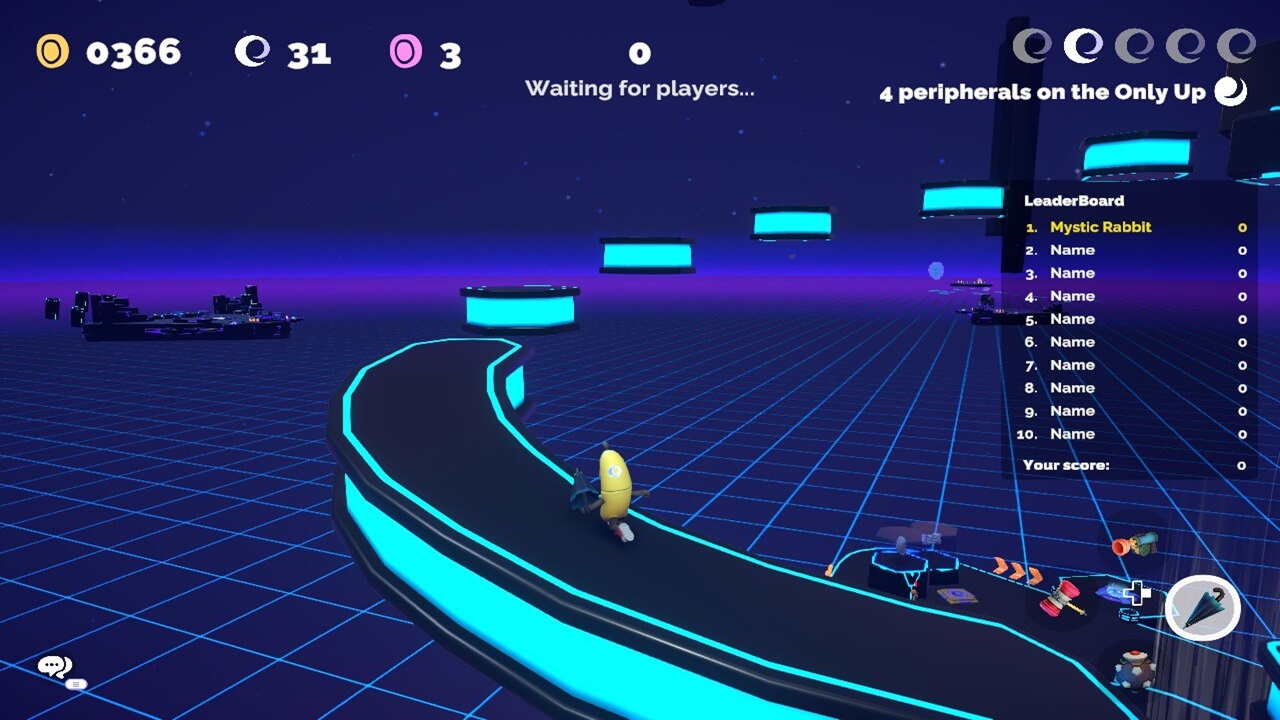Click the gold coin counter icon

pos(50,51)
